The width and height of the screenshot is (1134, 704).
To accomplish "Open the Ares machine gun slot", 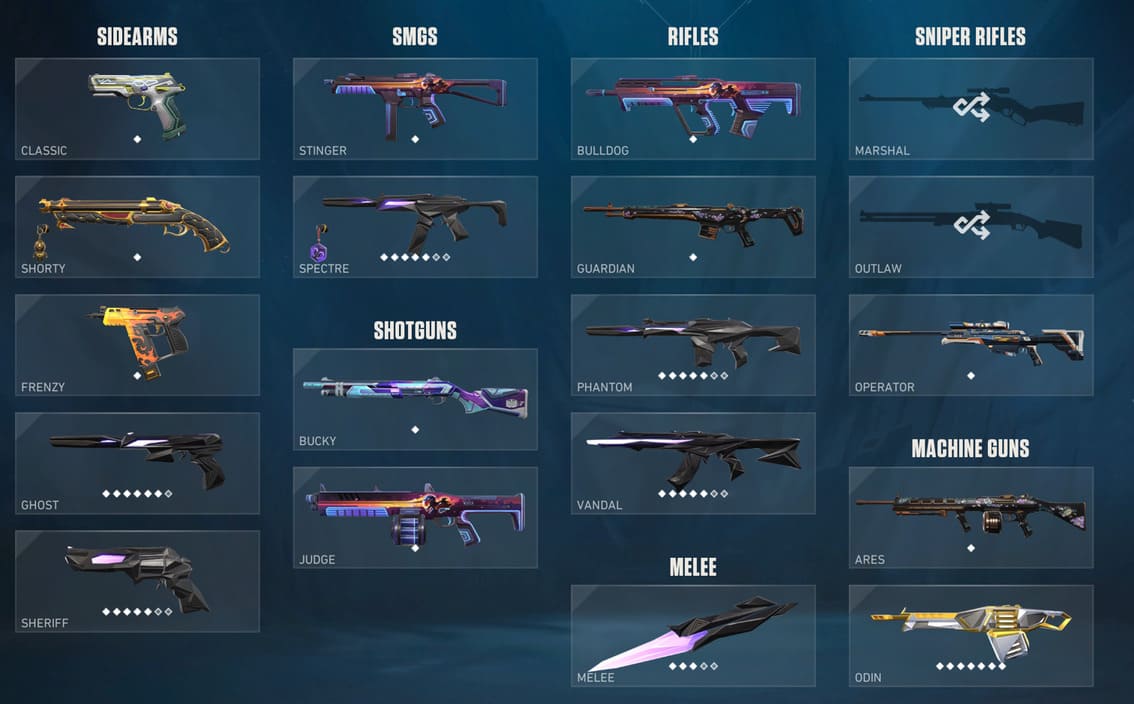I will (971, 516).
